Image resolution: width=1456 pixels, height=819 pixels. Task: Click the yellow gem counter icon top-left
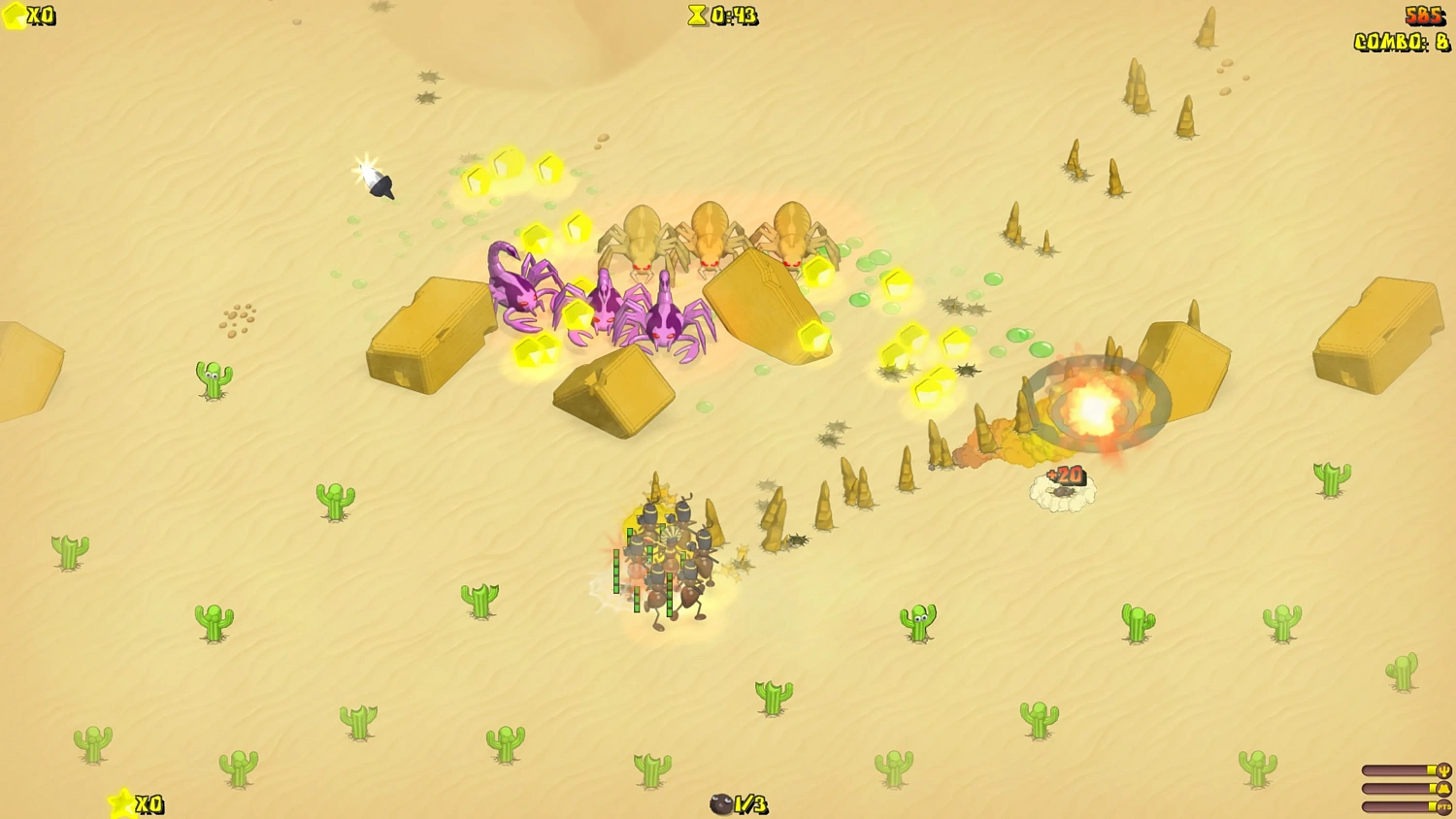pos(14,16)
